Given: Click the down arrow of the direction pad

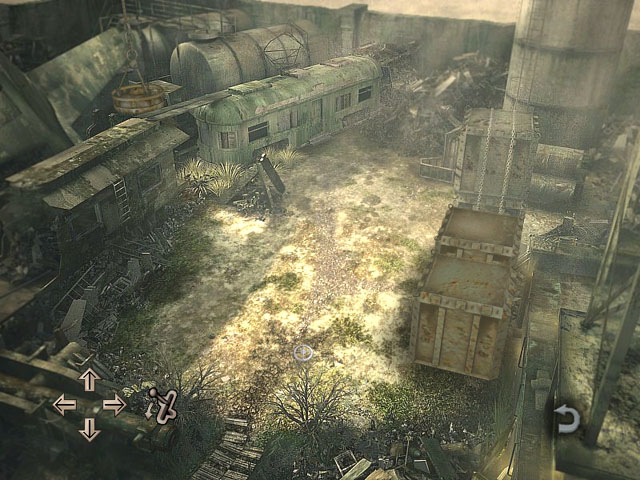Looking at the screenshot, I should click(x=89, y=429).
